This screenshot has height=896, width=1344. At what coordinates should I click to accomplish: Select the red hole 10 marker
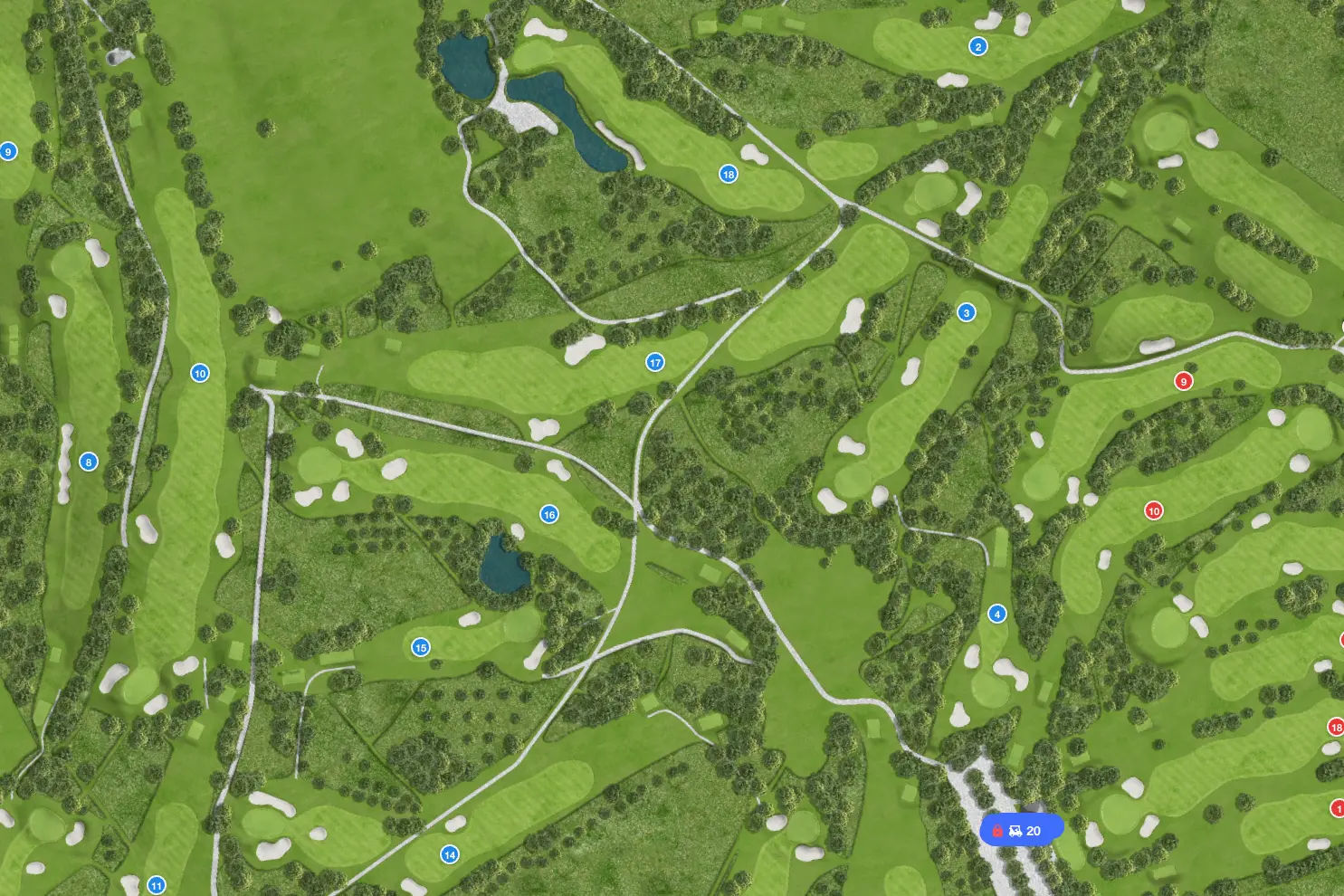coord(1153,510)
